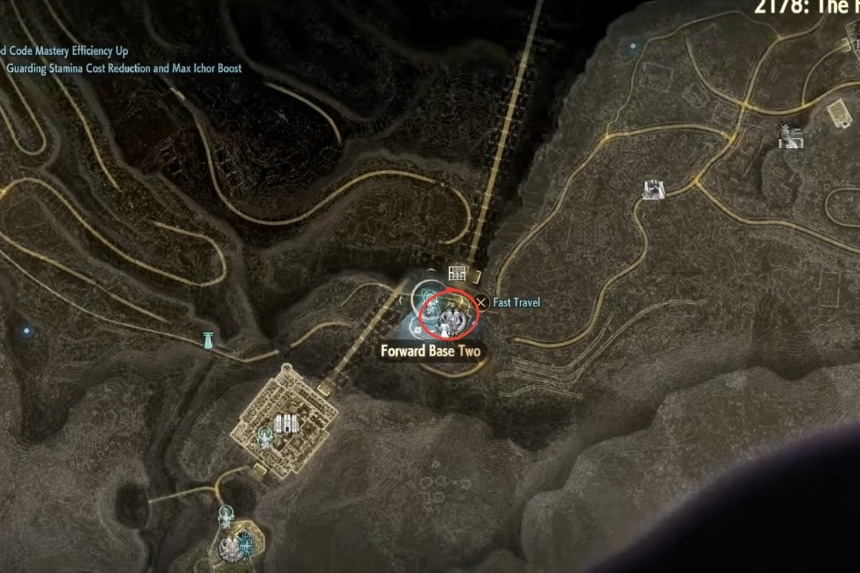
Task: Select the blue dot marker near the left edge
Action: click(27, 330)
